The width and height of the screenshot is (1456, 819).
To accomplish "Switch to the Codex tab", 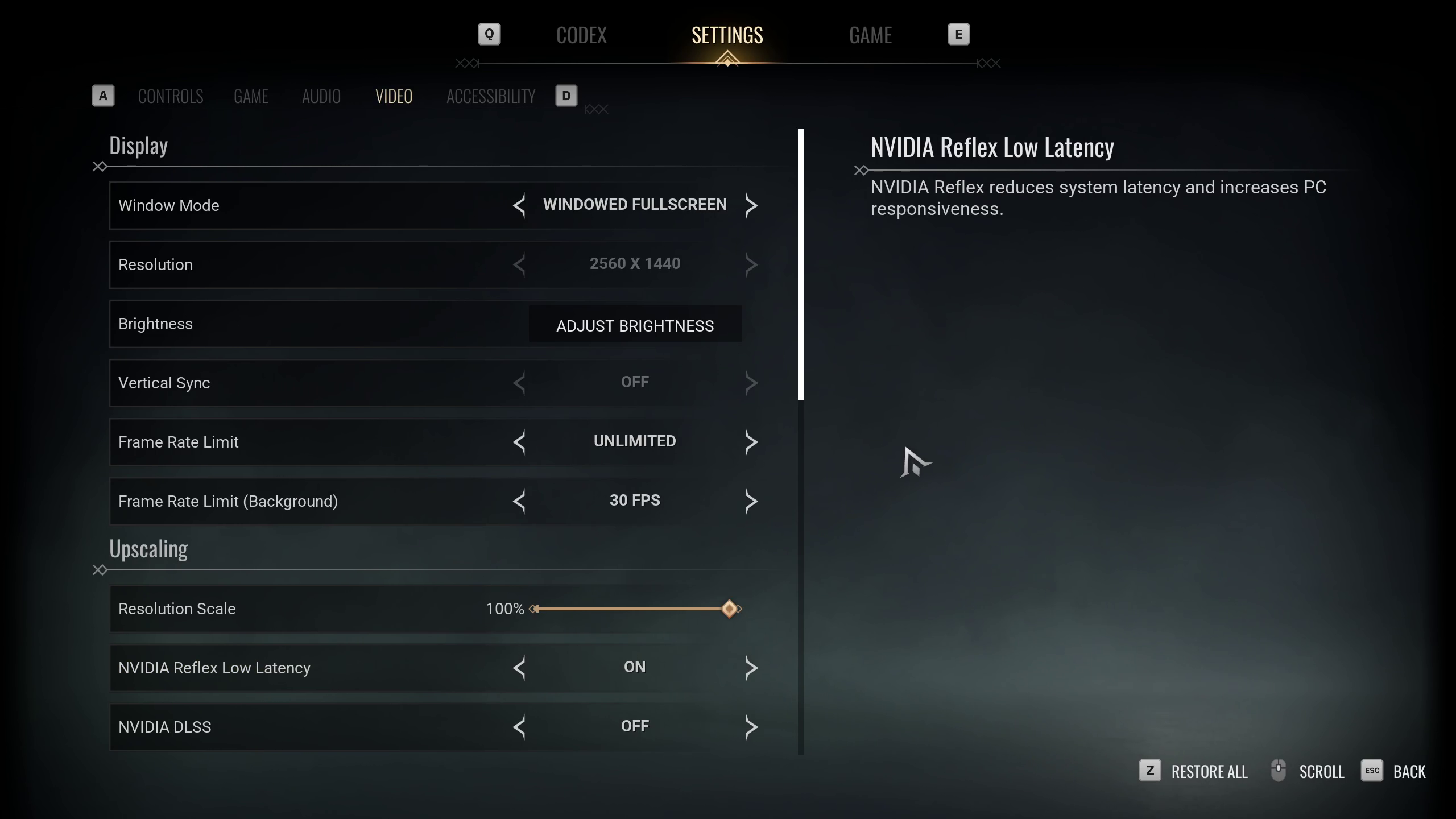I will pyautogui.click(x=581, y=35).
